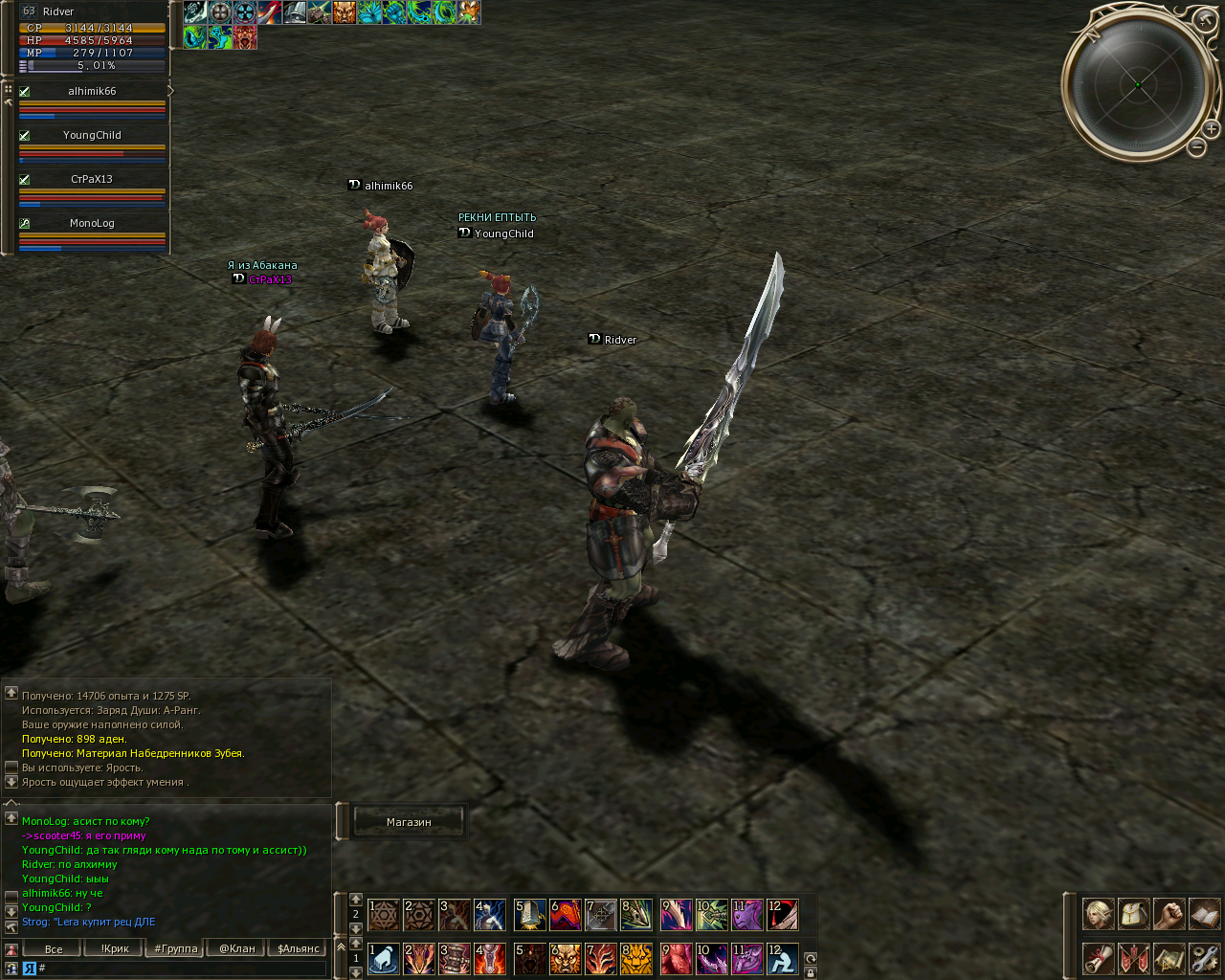This screenshot has height=980, width=1225.
Task: Select the !Крик chat tab
Action: coord(115,949)
